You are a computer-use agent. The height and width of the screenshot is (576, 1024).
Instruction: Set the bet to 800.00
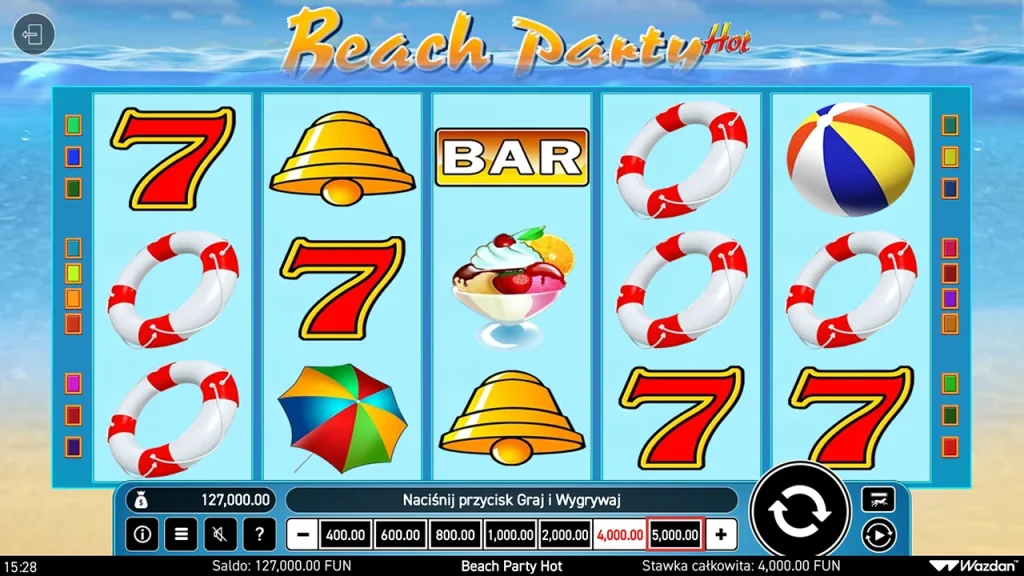tap(455, 535)
